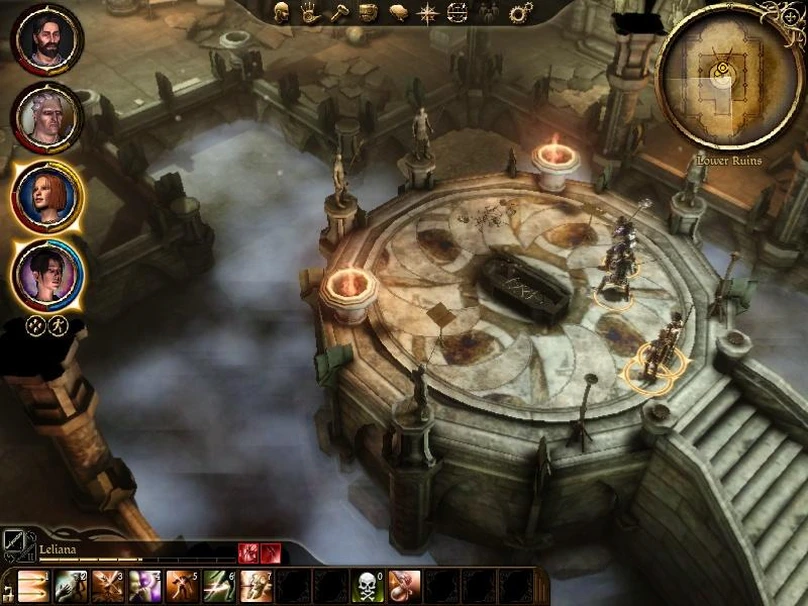Select the grey-haired companion's portrait
The height and width of the screenshot is (606, 808).
[x=46, y=118]
